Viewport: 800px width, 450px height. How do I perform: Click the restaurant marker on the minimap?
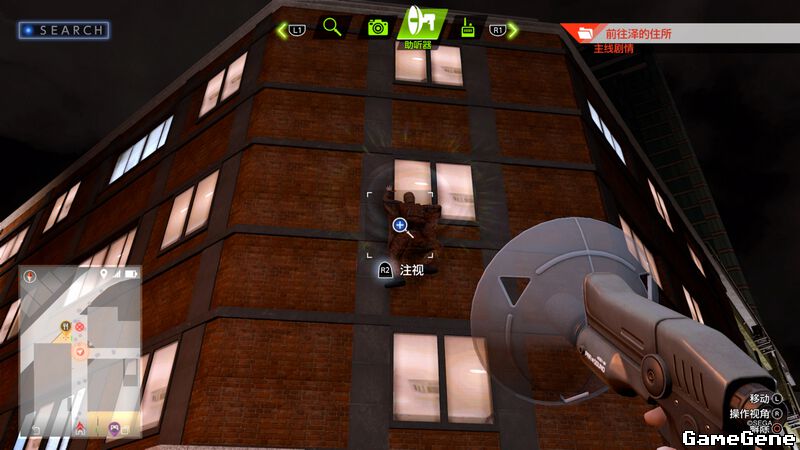[66, 325]
